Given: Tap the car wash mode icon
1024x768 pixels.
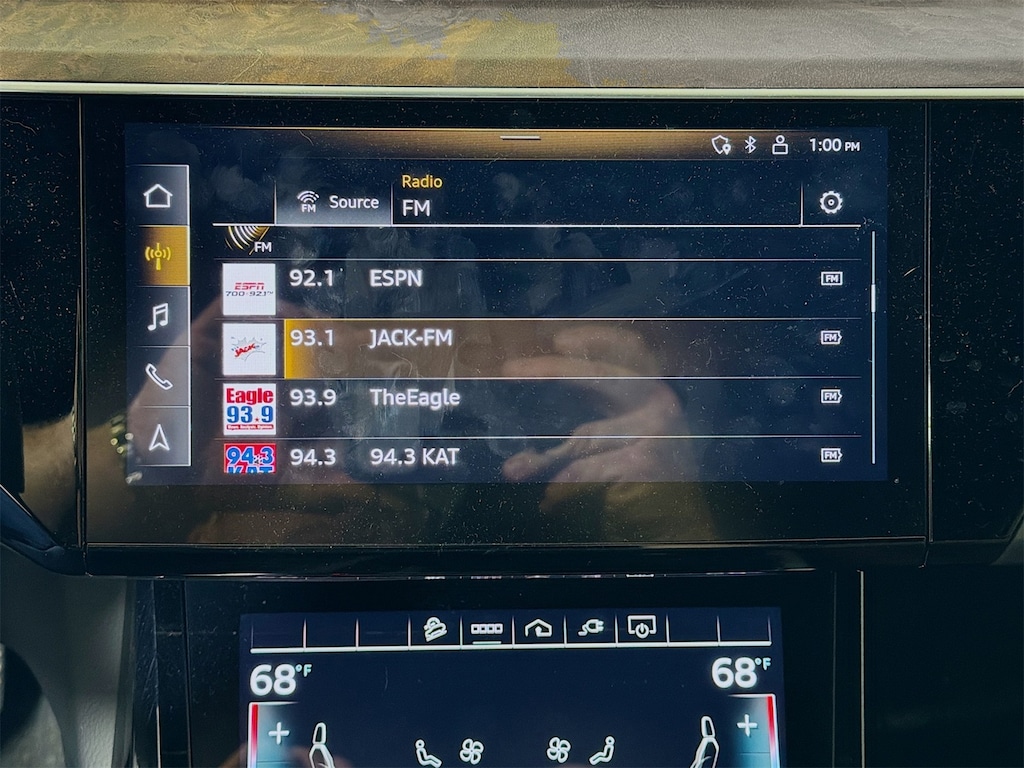Looking at the screenshot, I should click(435, 629).
